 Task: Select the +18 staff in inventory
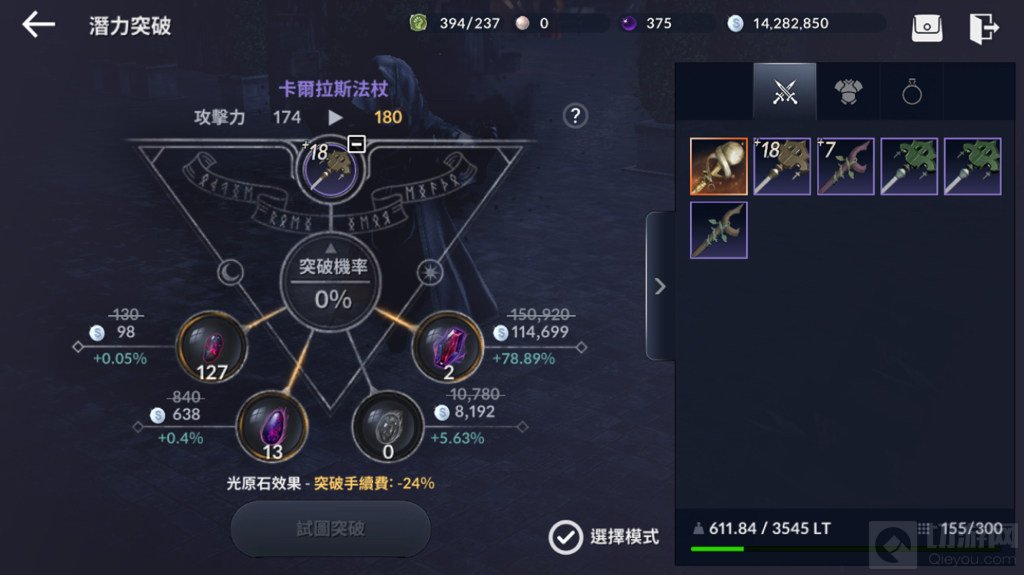coord(782,166)
